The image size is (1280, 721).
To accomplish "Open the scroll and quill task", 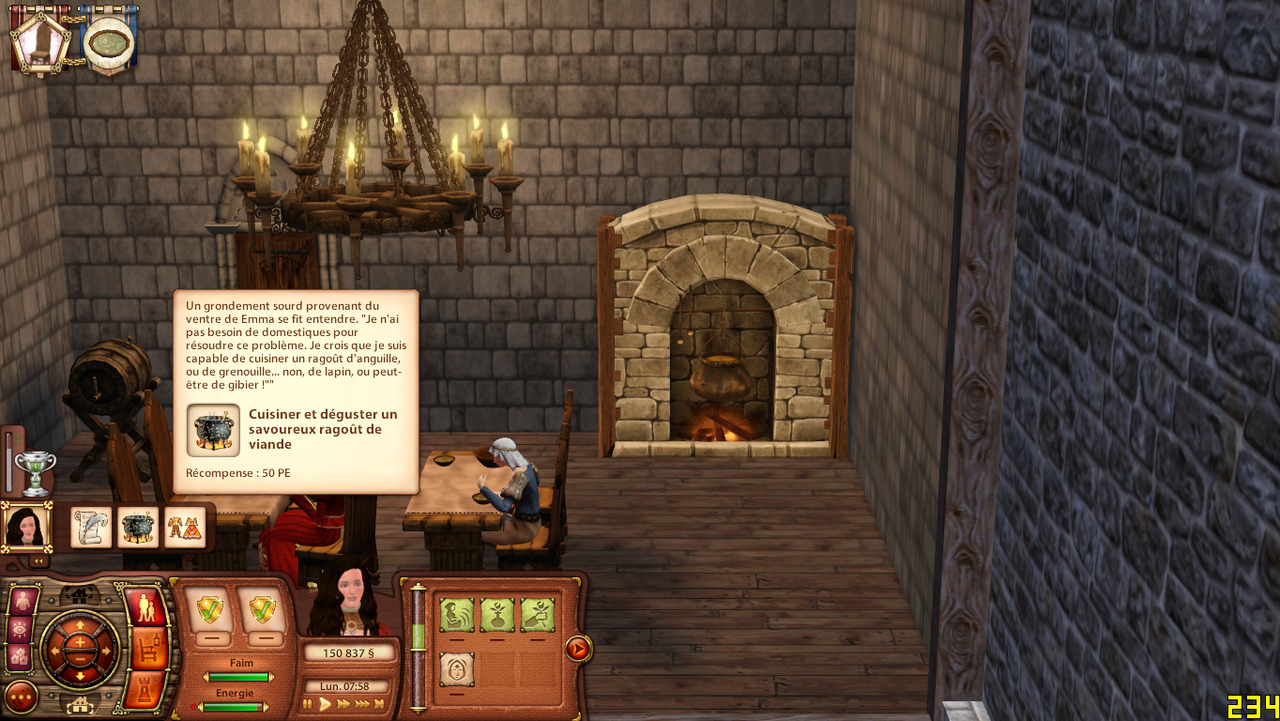I will 91,527.
